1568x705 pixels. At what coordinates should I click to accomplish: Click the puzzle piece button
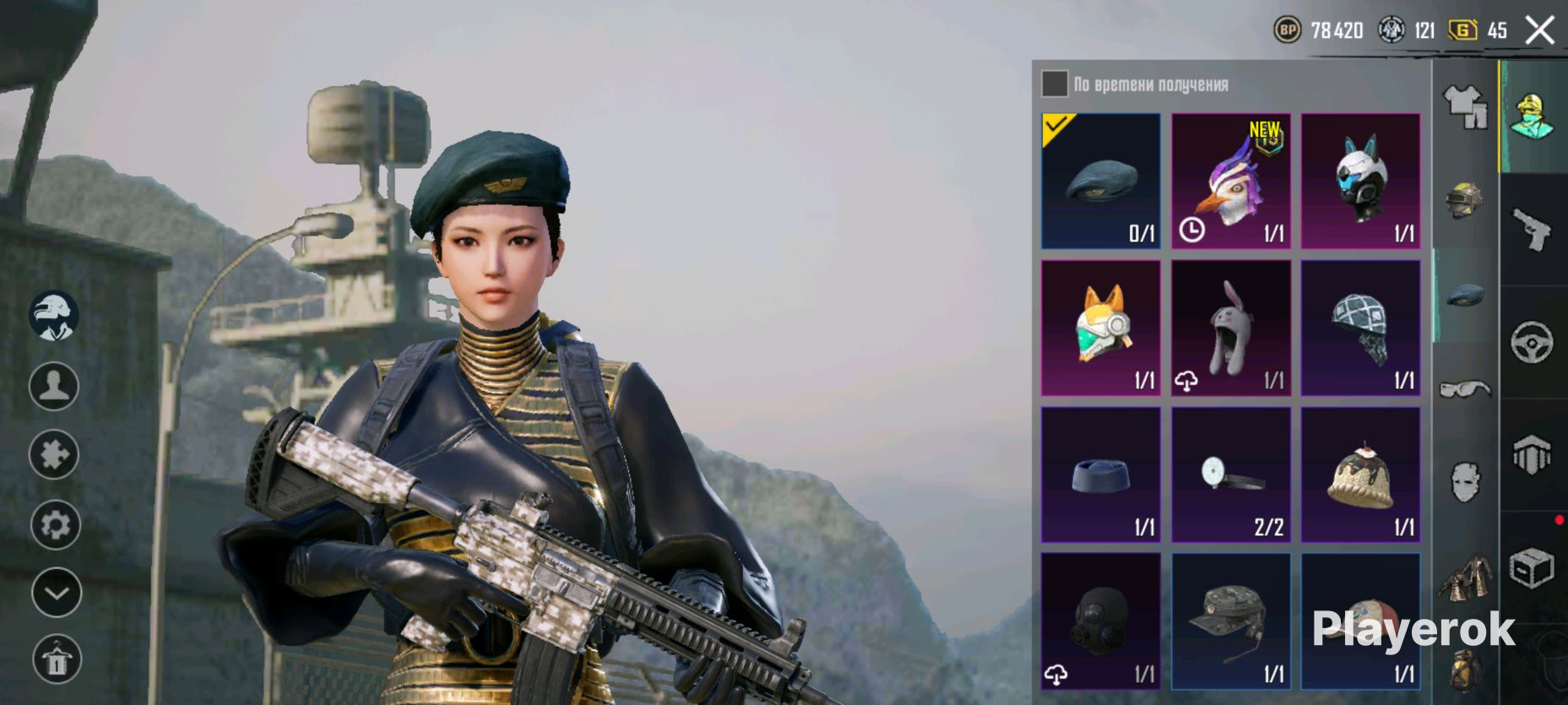coord(54,454)
